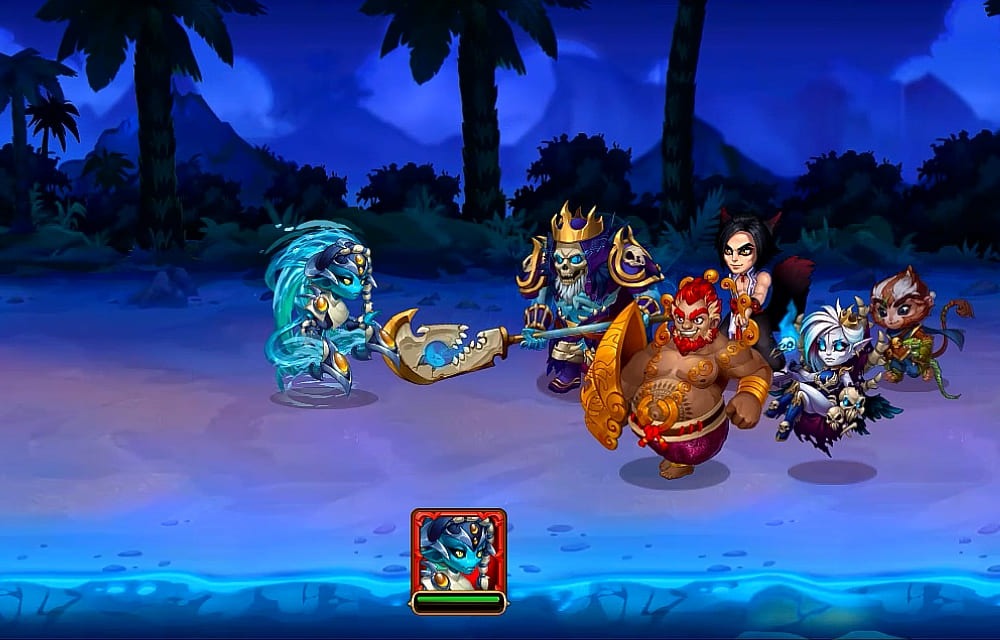Activate the blue water hero portrait
The image size is (1000, 640).
click(x=458, y=551)
